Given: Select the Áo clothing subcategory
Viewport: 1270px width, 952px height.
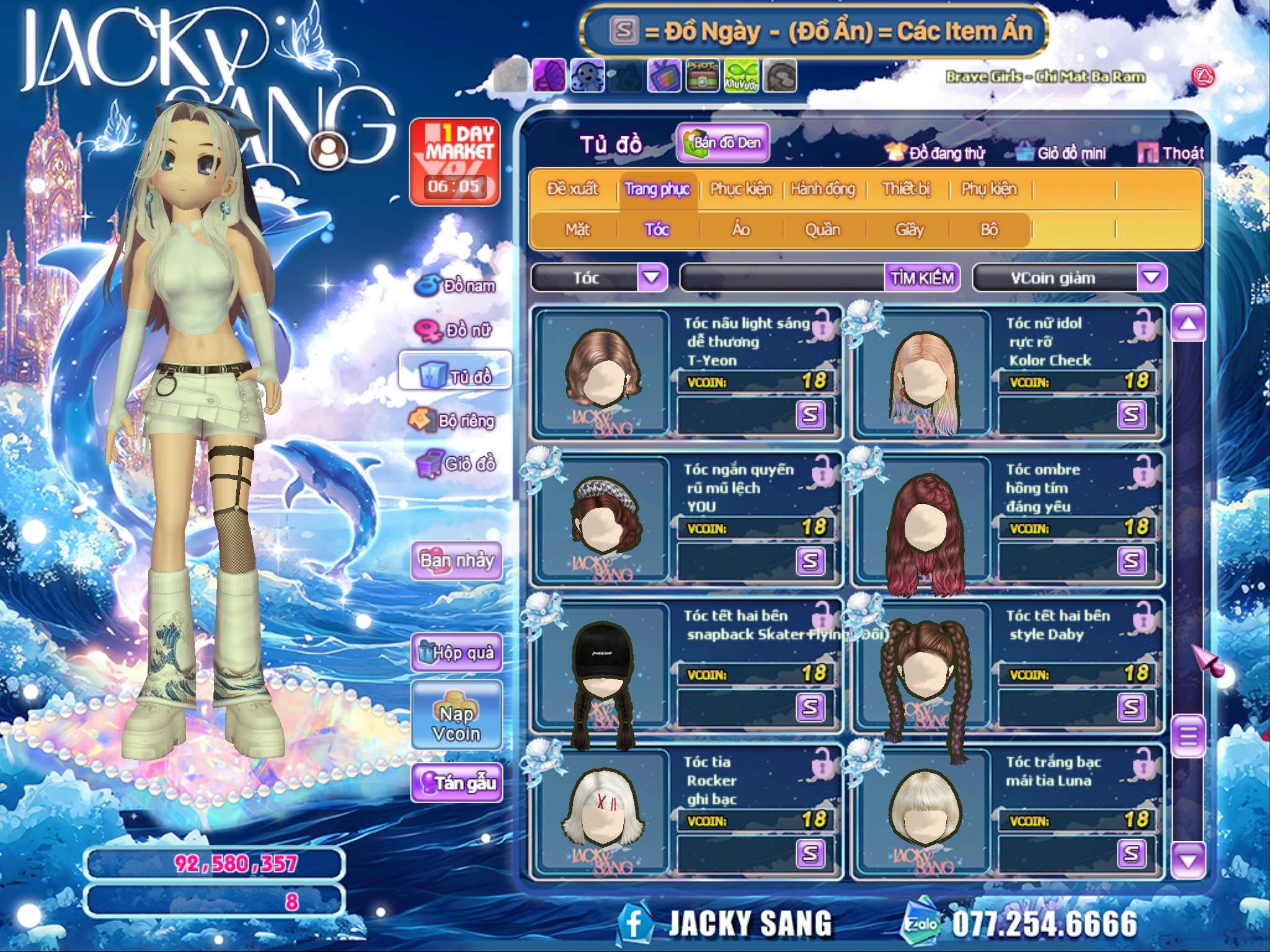Looking at the screenshot, I should 741,230.
